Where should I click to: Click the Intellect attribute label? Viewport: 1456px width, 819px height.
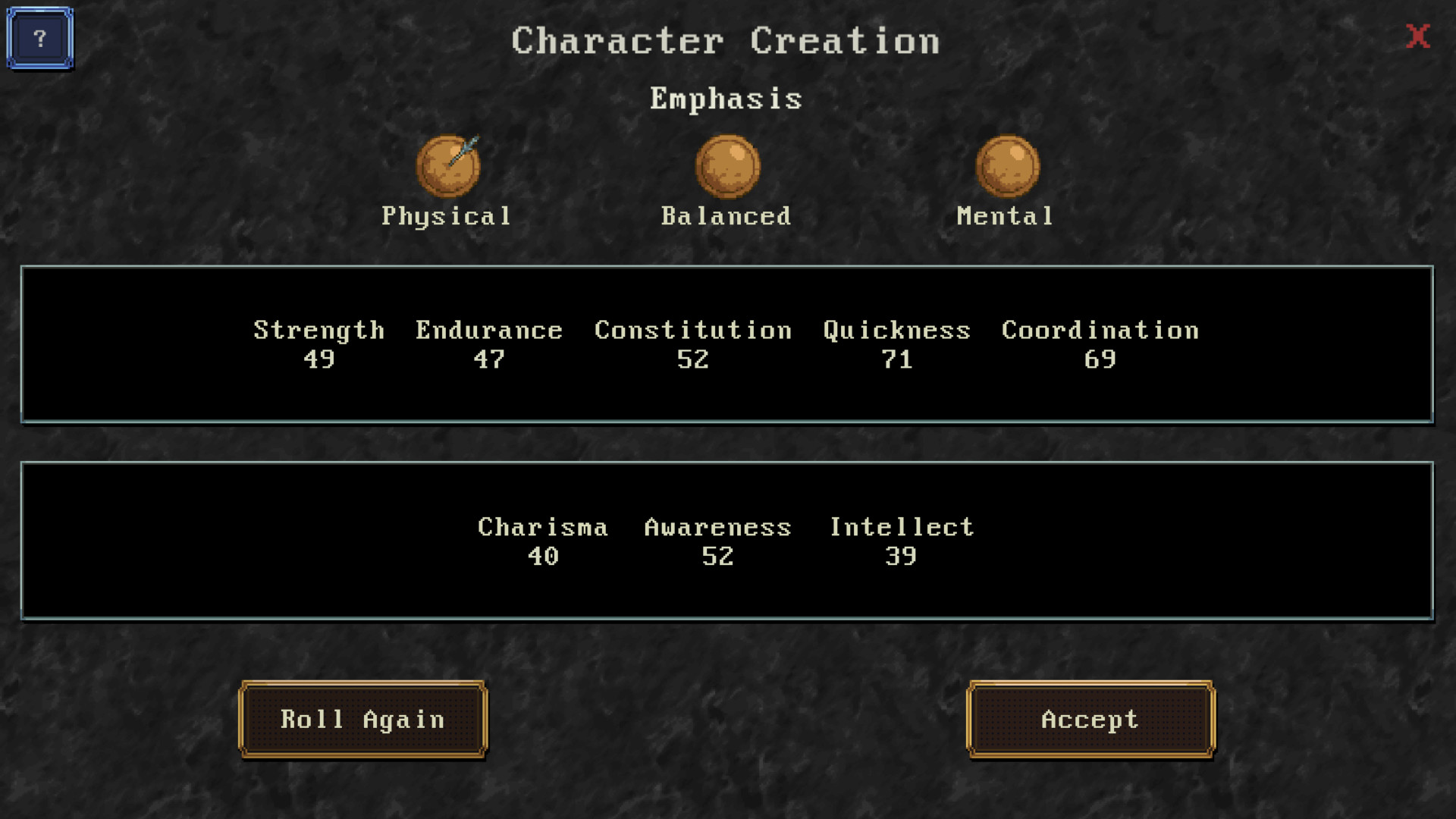pos(901,527)
